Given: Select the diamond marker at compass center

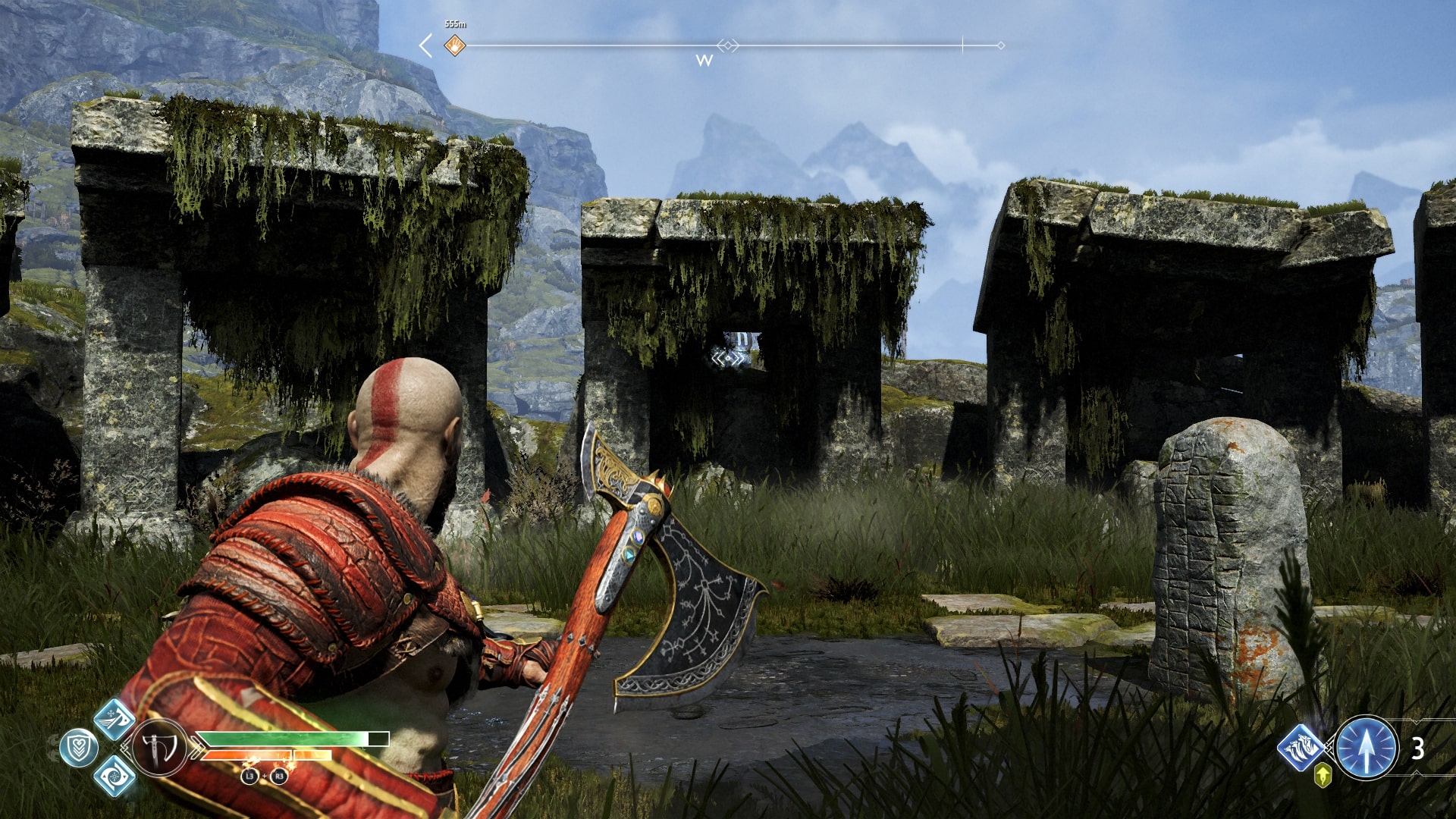Looking at the screenshot, I should pos(727,45).
